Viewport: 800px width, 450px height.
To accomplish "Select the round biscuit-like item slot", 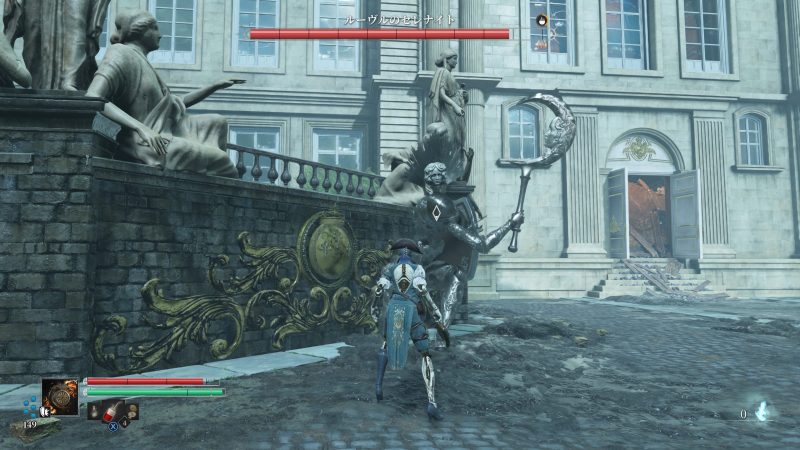I will pyautogui.click(x=130, y=410).
